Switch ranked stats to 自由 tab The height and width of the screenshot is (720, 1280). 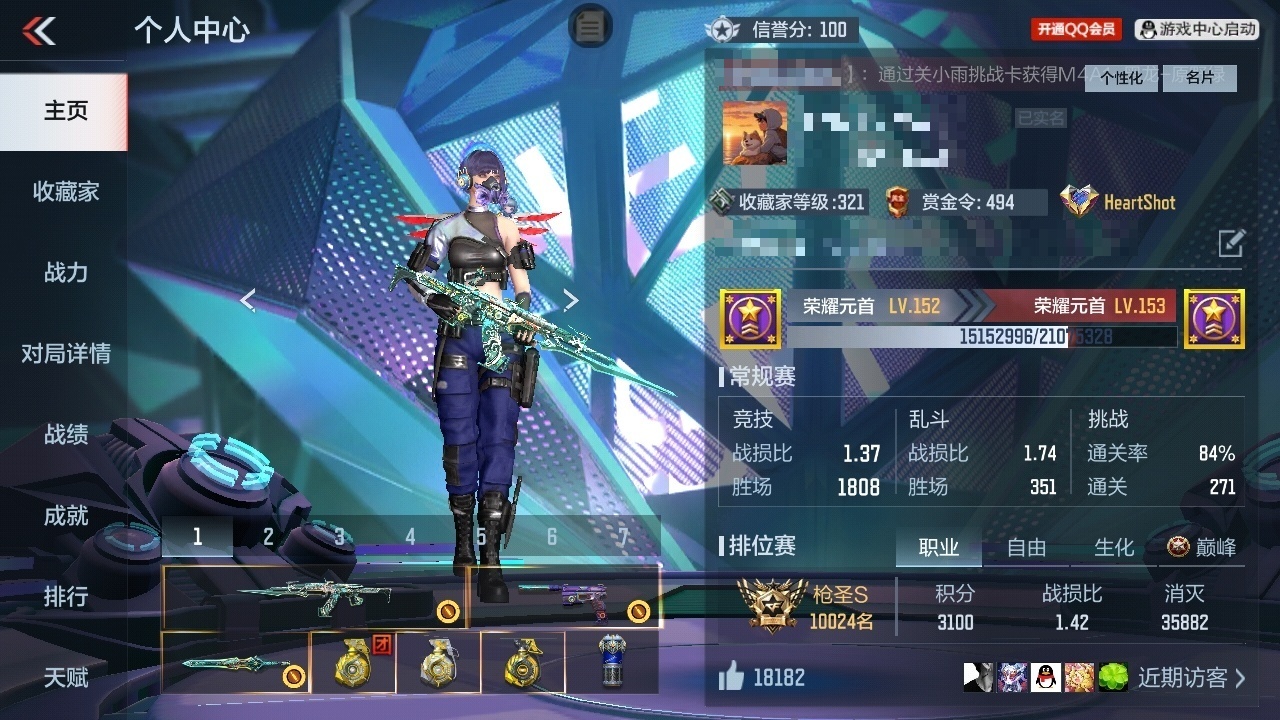click(x=1026, y=548)
